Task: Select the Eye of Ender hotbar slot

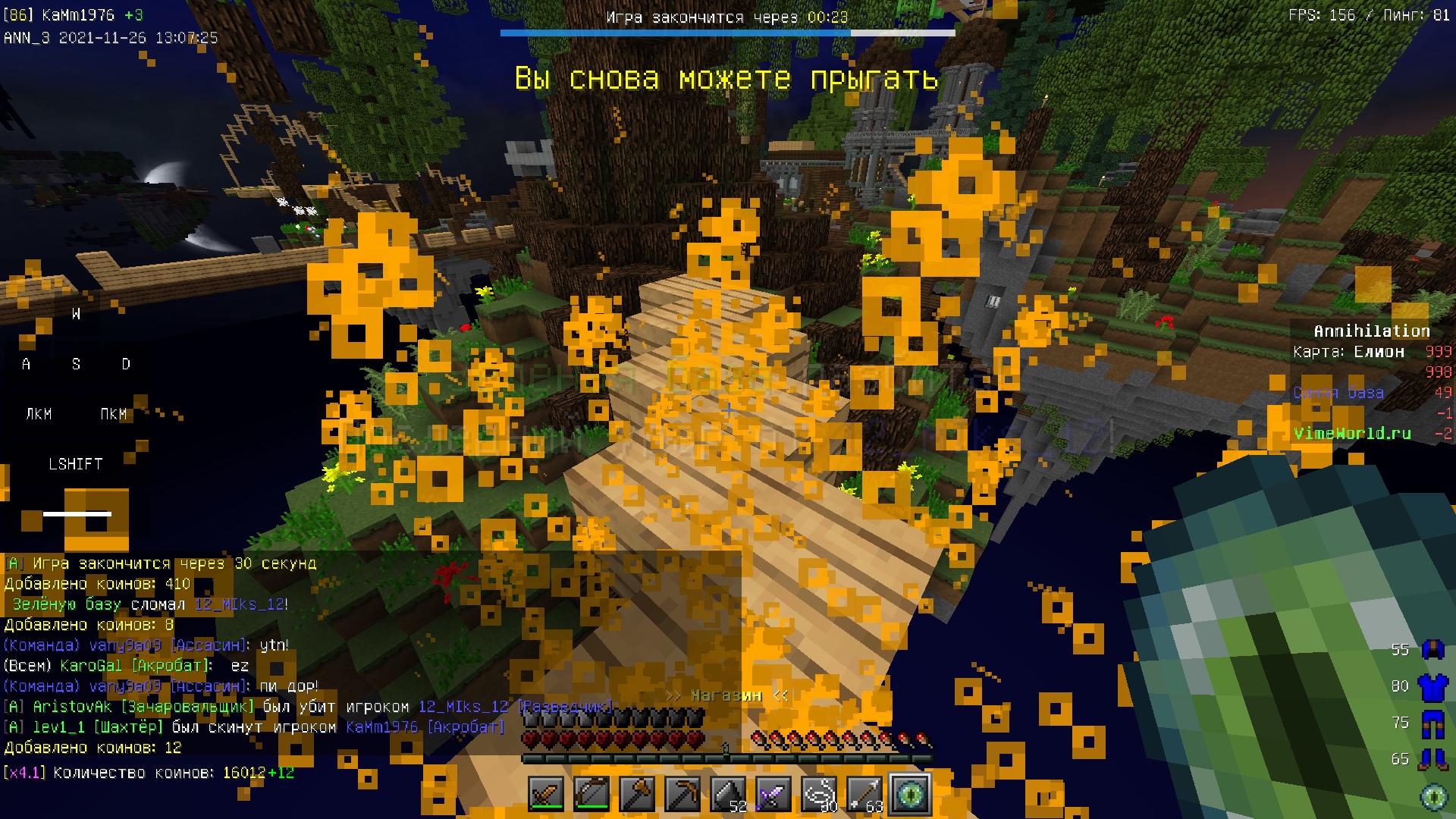Action: [910, 795]
